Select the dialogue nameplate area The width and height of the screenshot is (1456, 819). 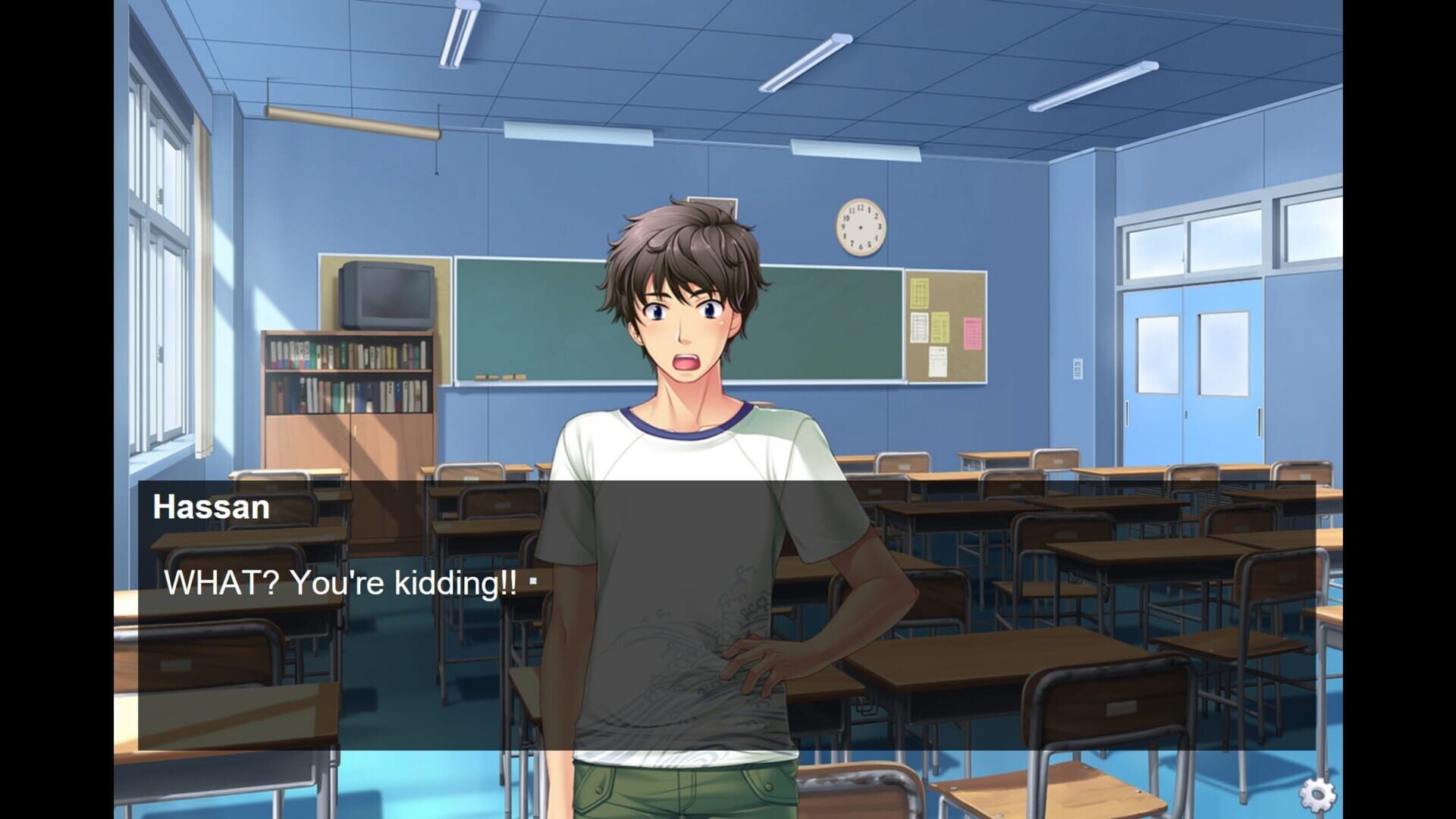click(x=210, y=507)
